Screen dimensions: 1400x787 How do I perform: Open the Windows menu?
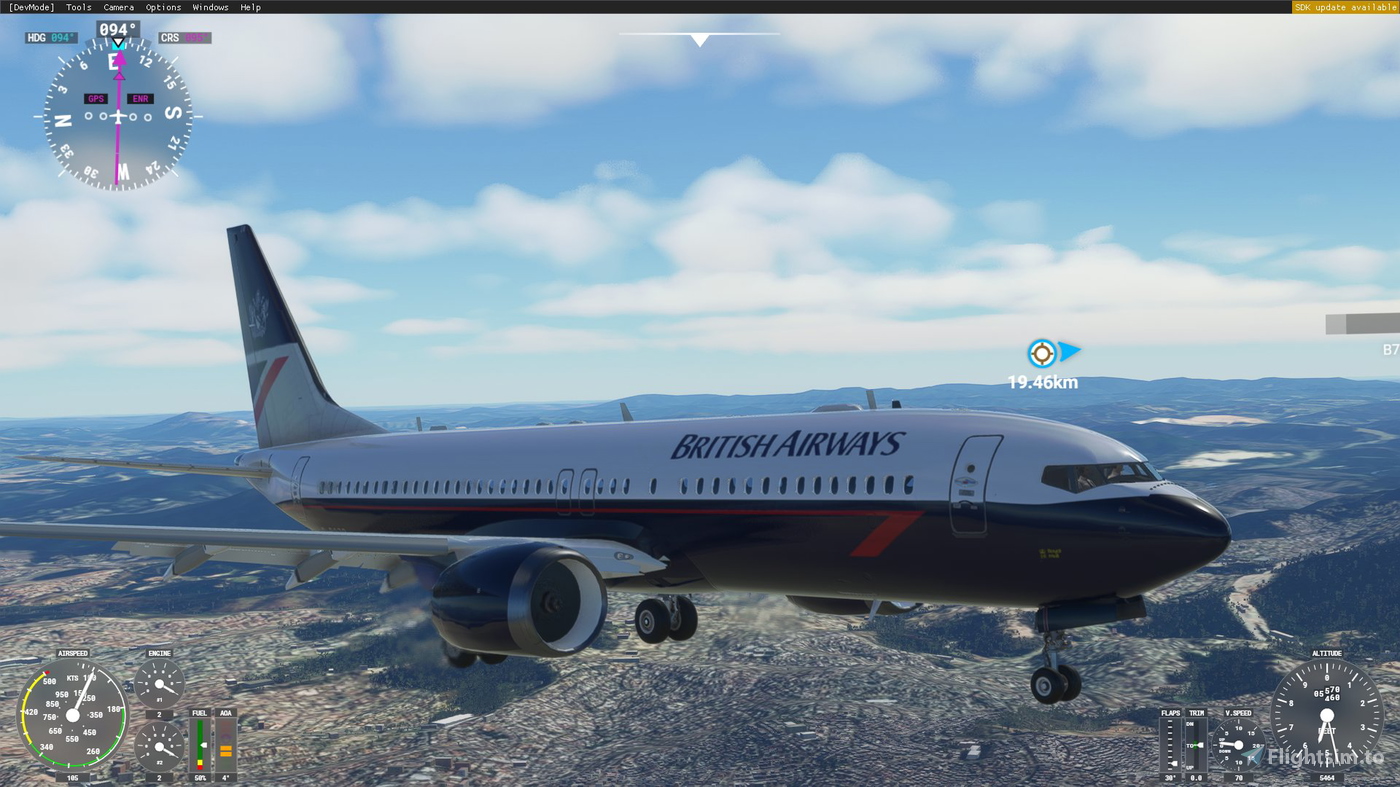click(210, 5)
